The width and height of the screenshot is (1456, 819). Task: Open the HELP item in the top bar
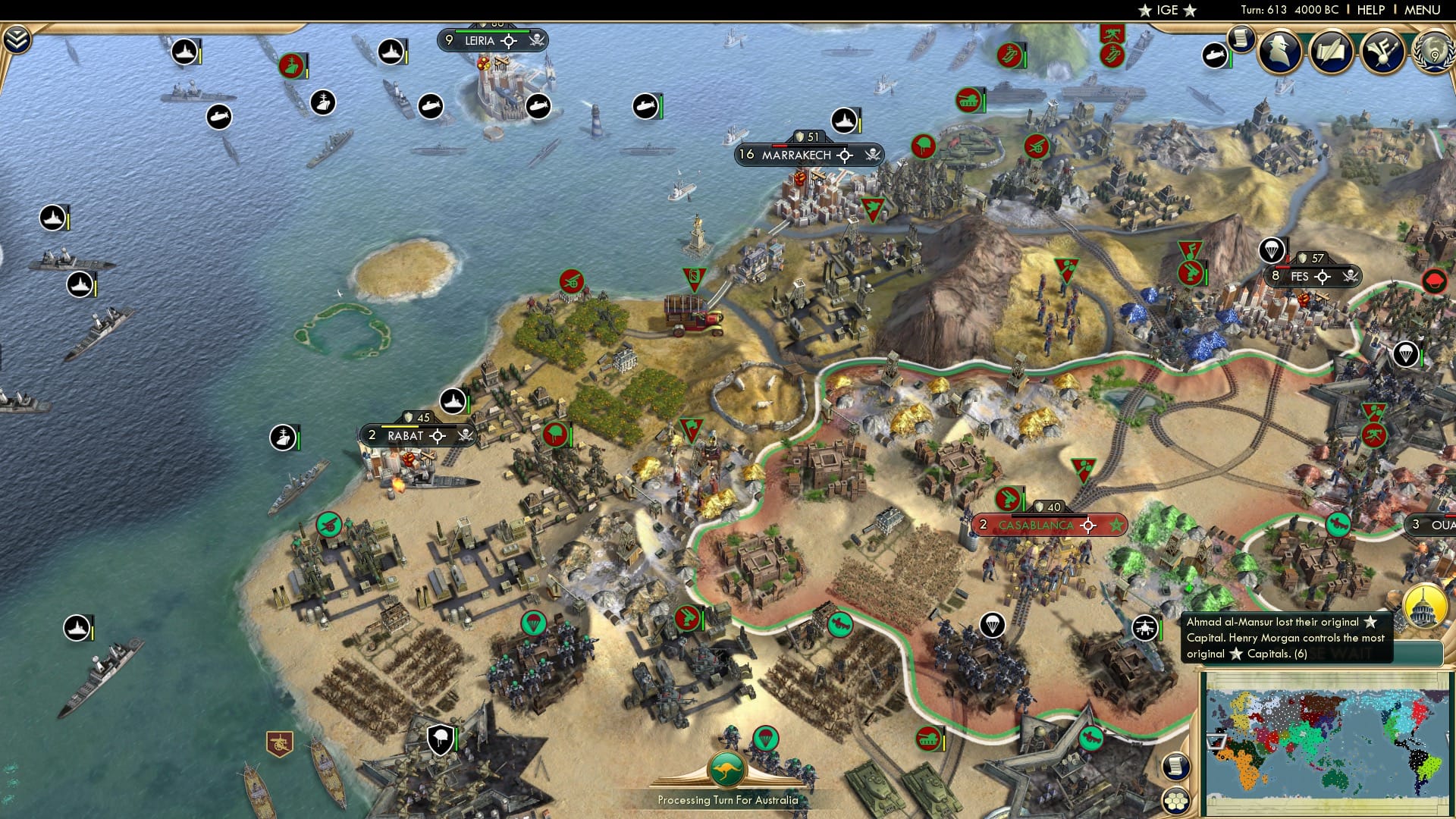point(1371,9)
